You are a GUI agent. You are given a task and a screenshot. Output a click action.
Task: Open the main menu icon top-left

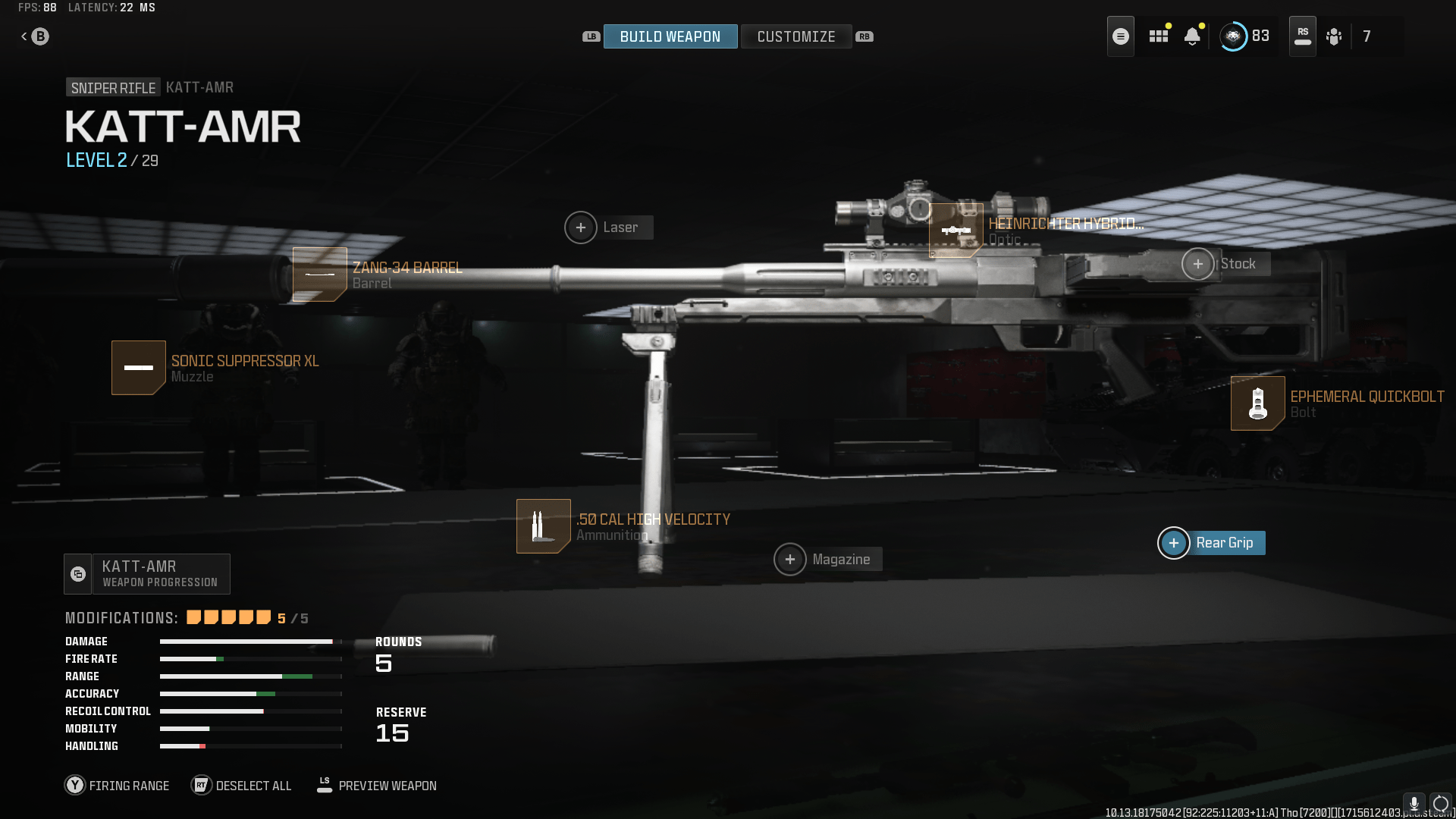(x=1120, y=36)
